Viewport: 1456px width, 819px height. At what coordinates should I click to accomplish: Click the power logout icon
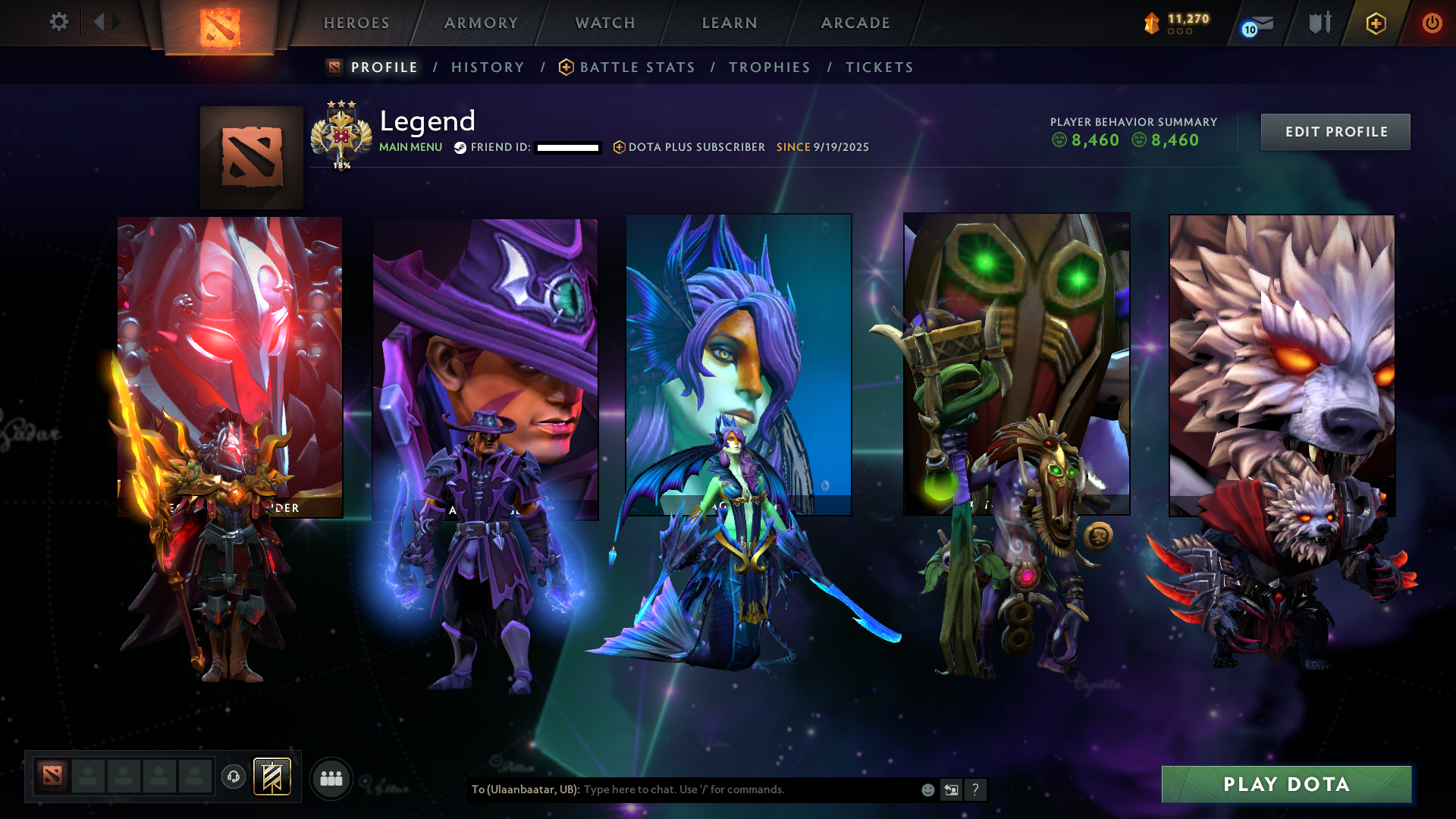point(1432,23)
